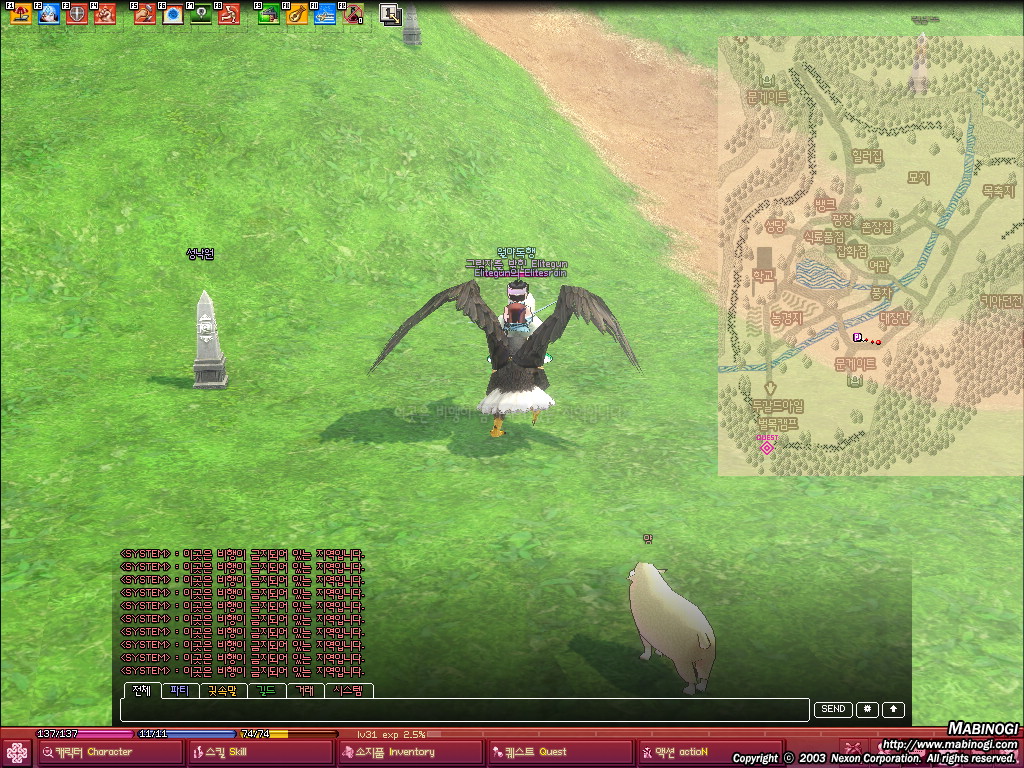Toggle the hotbar page 1 switch icon
Image resolution: width=1024 pixels, height=768 pixels.
click(x=390, y=14)
